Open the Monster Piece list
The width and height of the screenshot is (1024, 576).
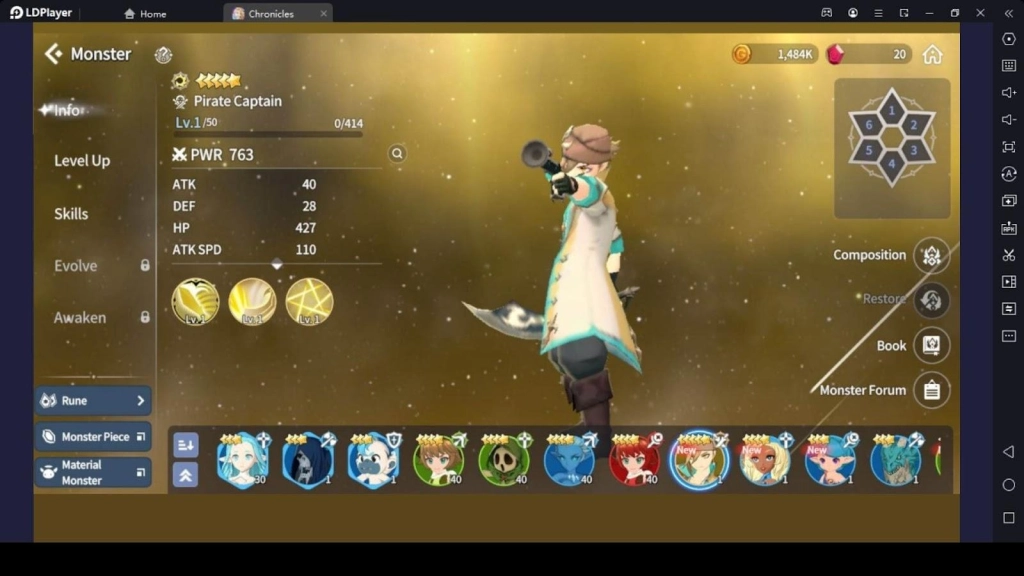tap(93, 437)
